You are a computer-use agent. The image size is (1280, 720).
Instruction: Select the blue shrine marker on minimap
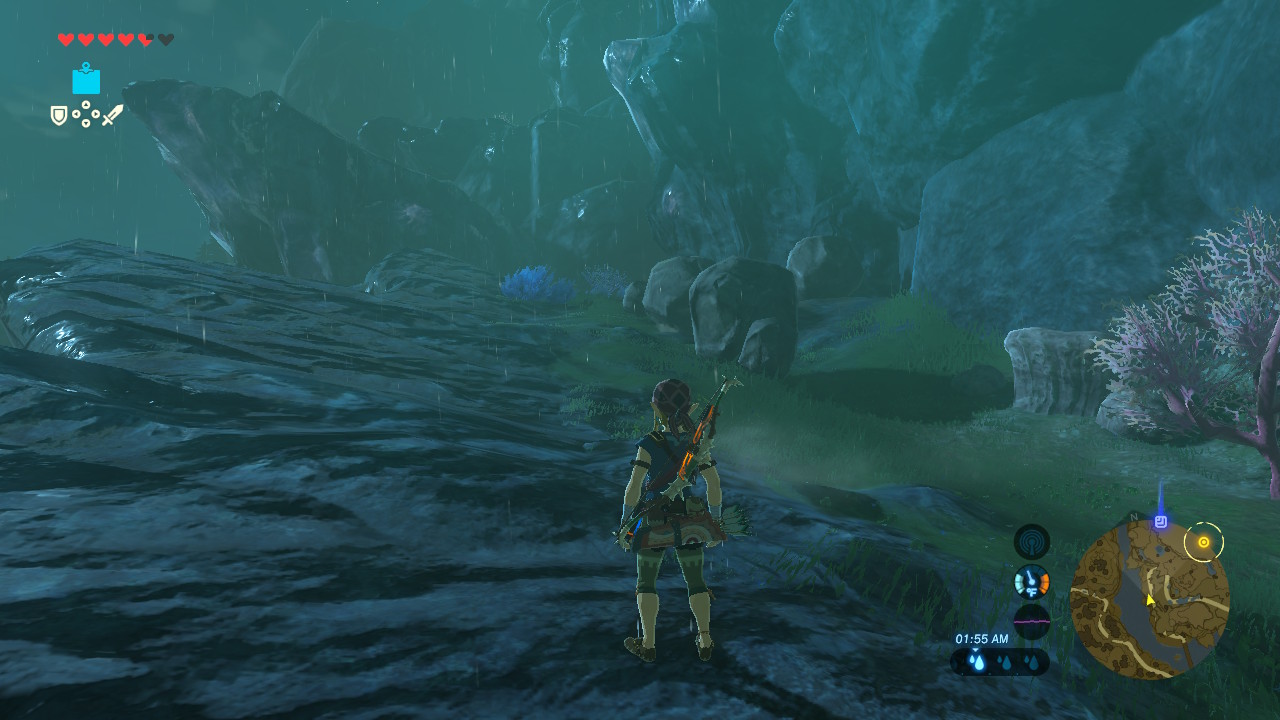pos(1160,521)
